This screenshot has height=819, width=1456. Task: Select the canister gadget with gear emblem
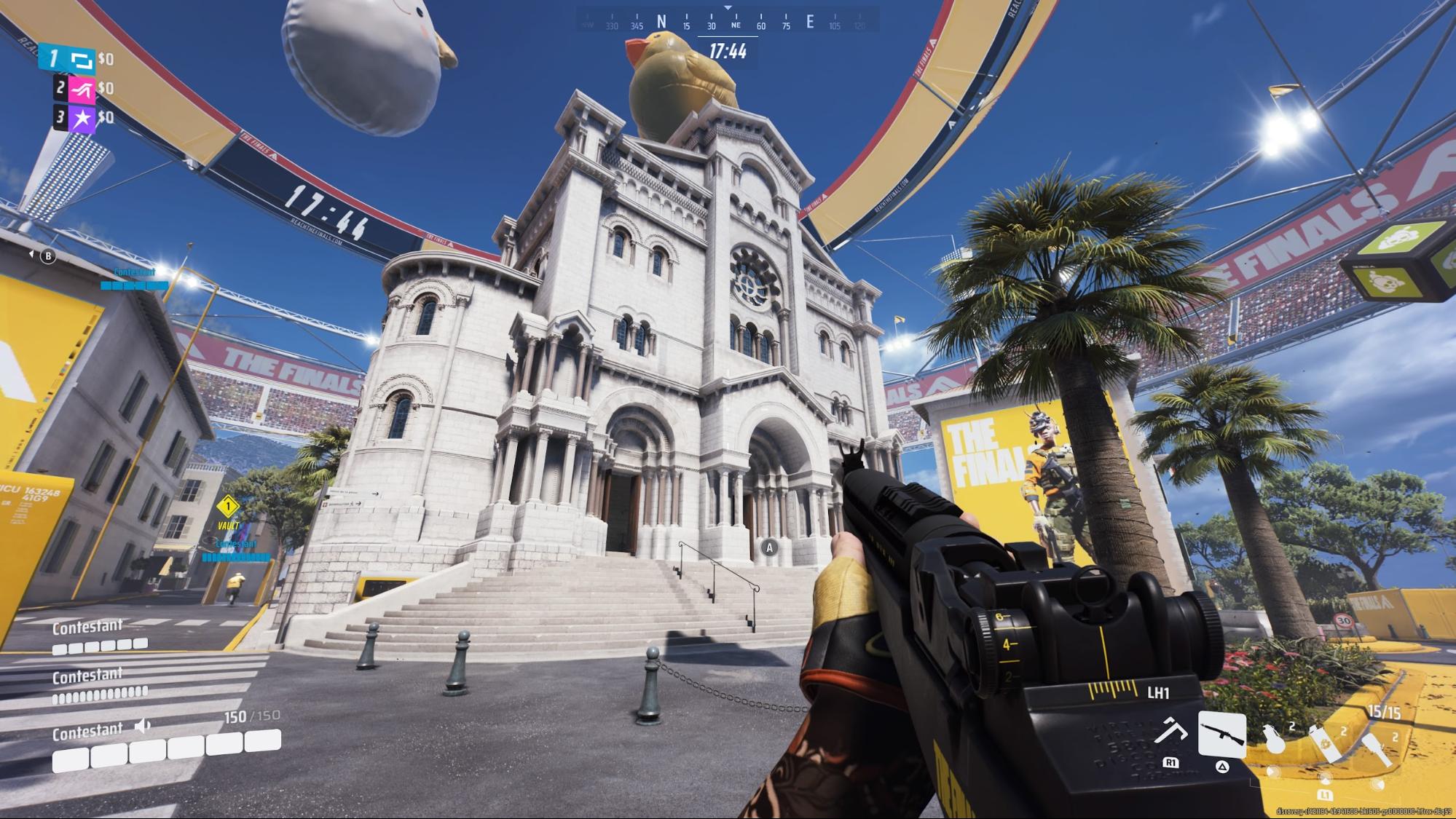[1325, 743]
